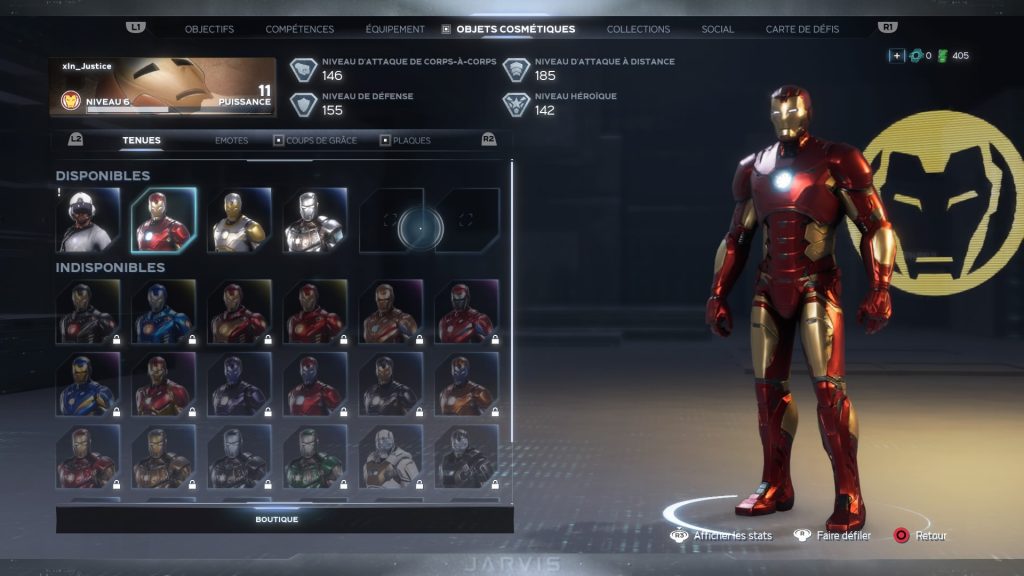Choose the white-cap Tony Stark outfit
The height and width of the screenshot is (576, 1024).
coord(88,220)
